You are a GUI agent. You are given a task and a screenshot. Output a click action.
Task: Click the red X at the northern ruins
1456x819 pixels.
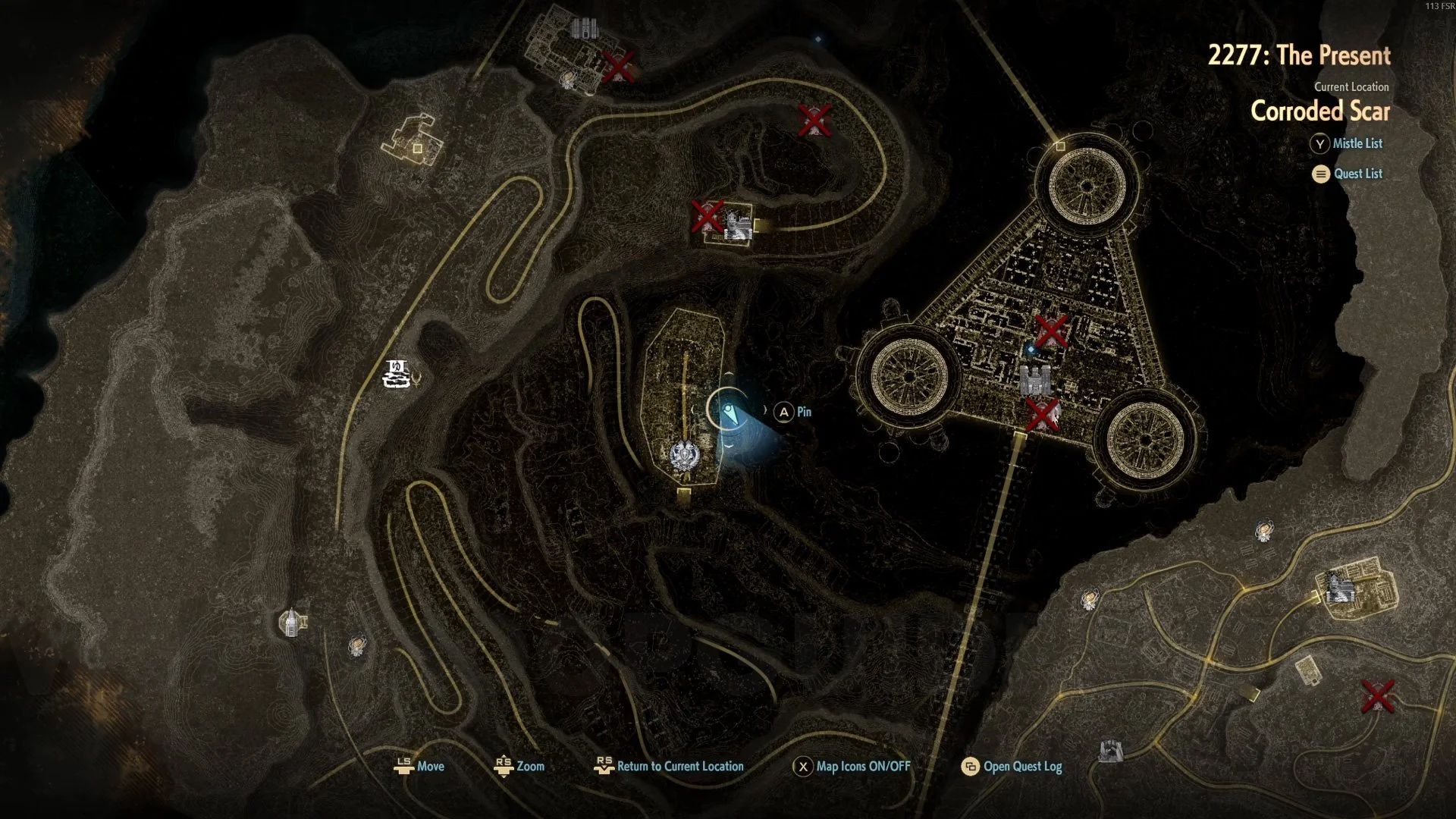pyautogui.click(x=618, y=67)
